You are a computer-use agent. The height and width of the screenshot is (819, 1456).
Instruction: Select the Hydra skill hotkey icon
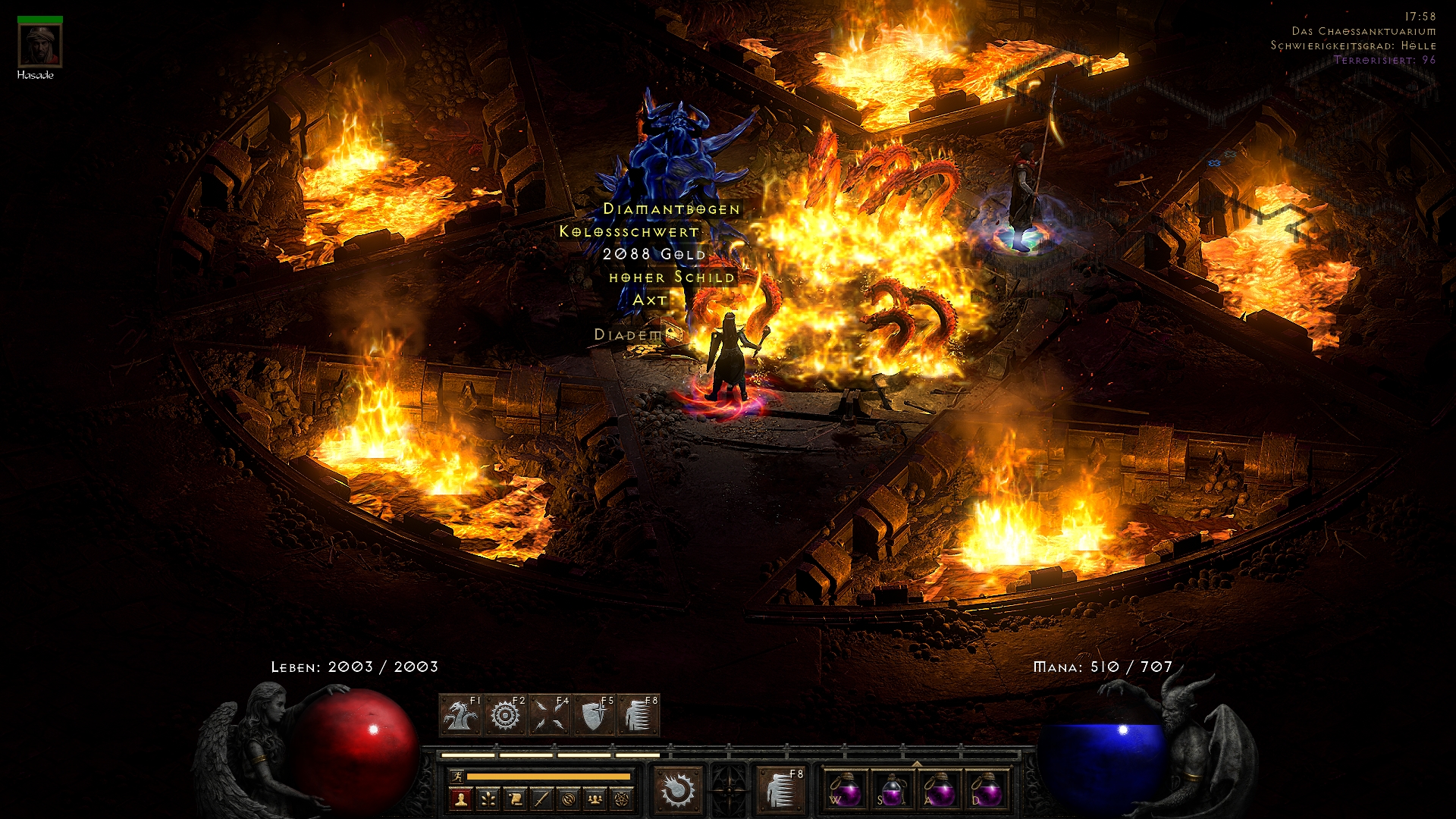tap(461, 715)
